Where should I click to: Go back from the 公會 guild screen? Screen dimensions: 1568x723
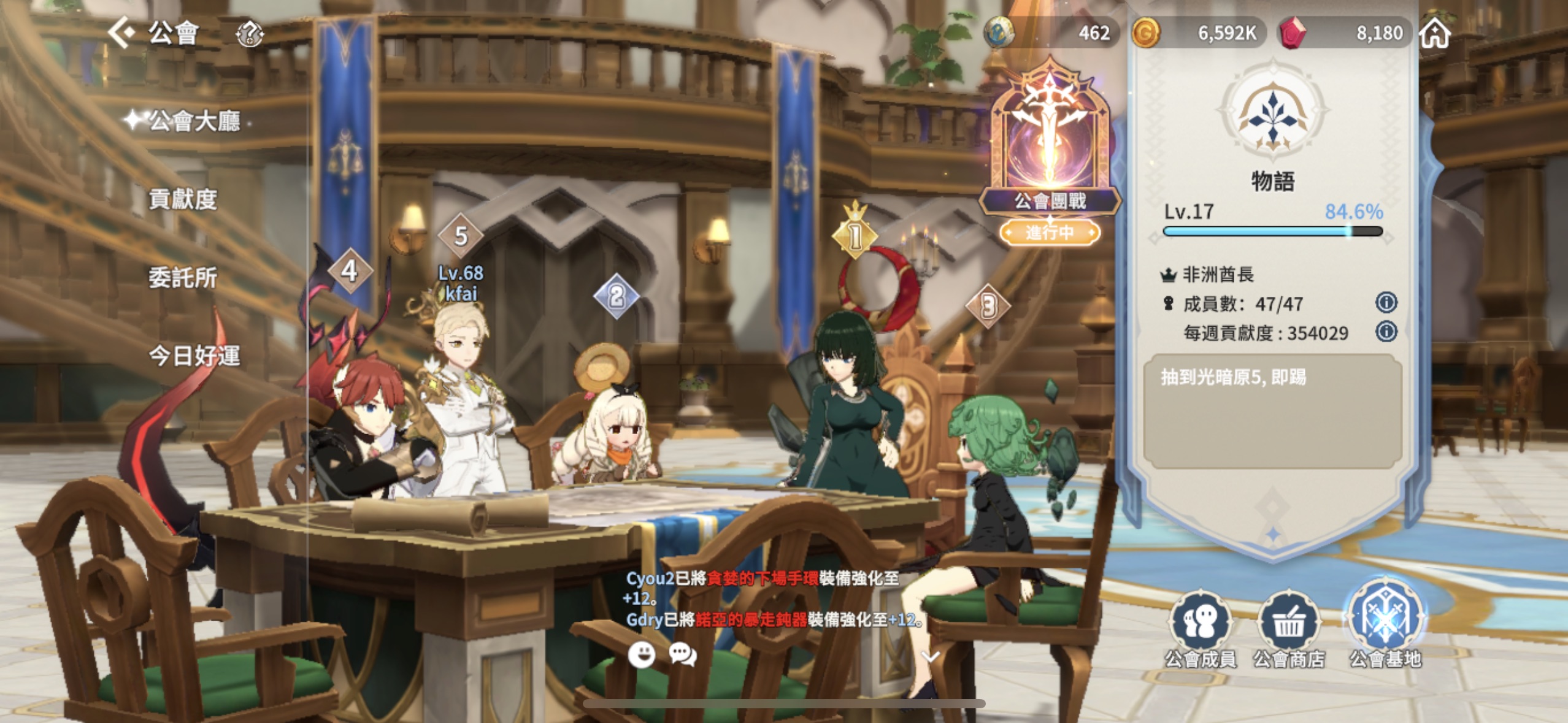click(121, 32)
